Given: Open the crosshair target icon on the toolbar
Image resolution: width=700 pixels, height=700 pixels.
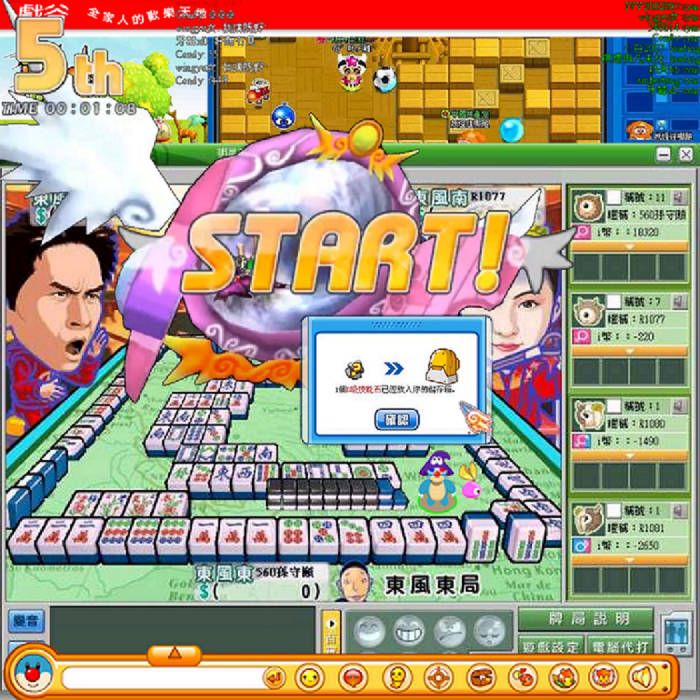Looking at the screenshot, I should pos(436,677).
